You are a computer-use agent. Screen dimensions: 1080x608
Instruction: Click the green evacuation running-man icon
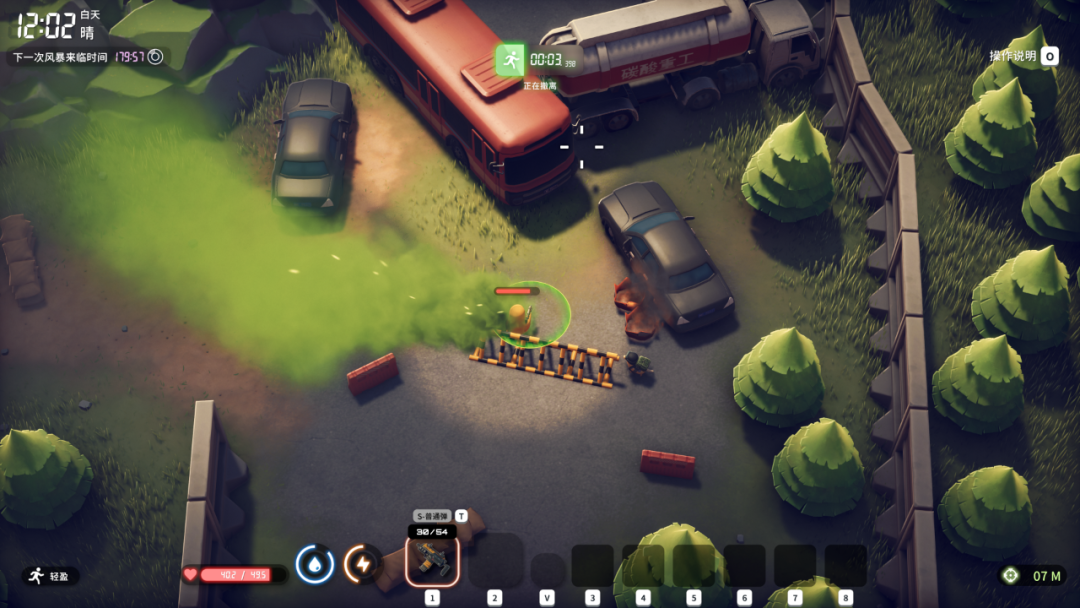pos(511,60)
